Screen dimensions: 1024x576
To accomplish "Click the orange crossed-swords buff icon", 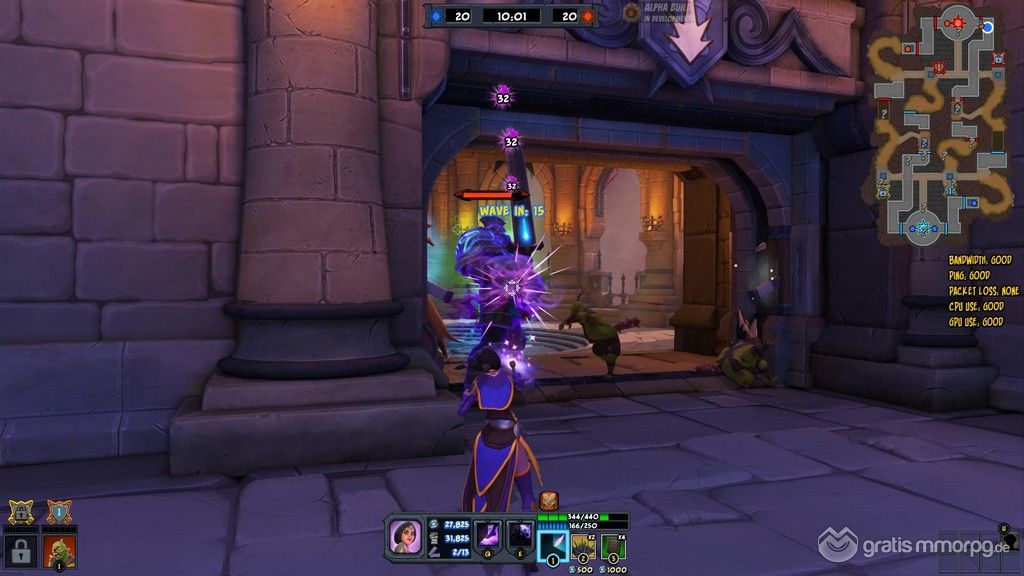I will [x=548, y=500].
